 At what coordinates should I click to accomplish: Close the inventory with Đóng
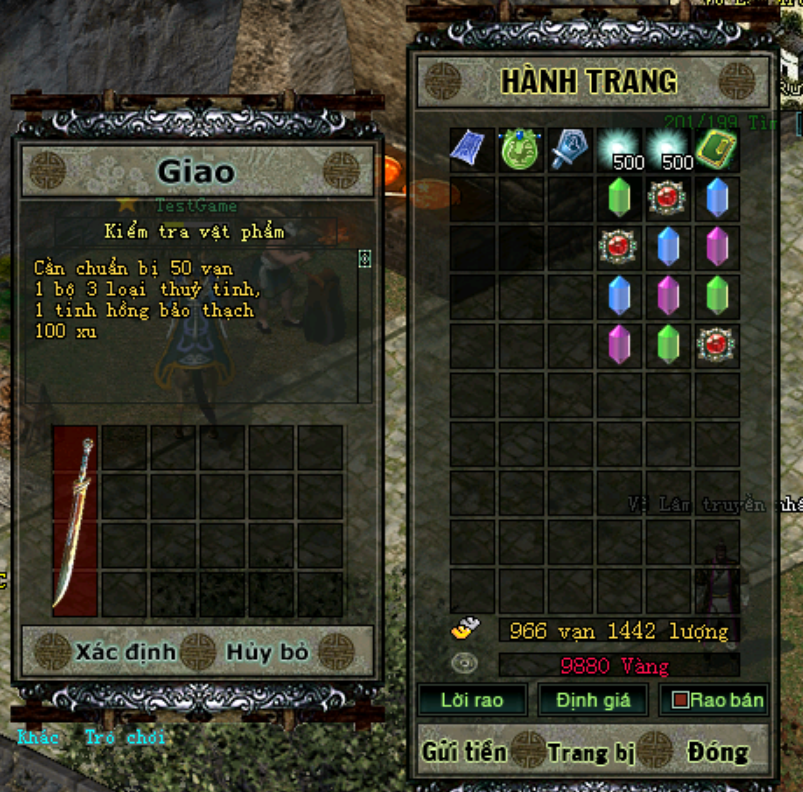(717, 751)
